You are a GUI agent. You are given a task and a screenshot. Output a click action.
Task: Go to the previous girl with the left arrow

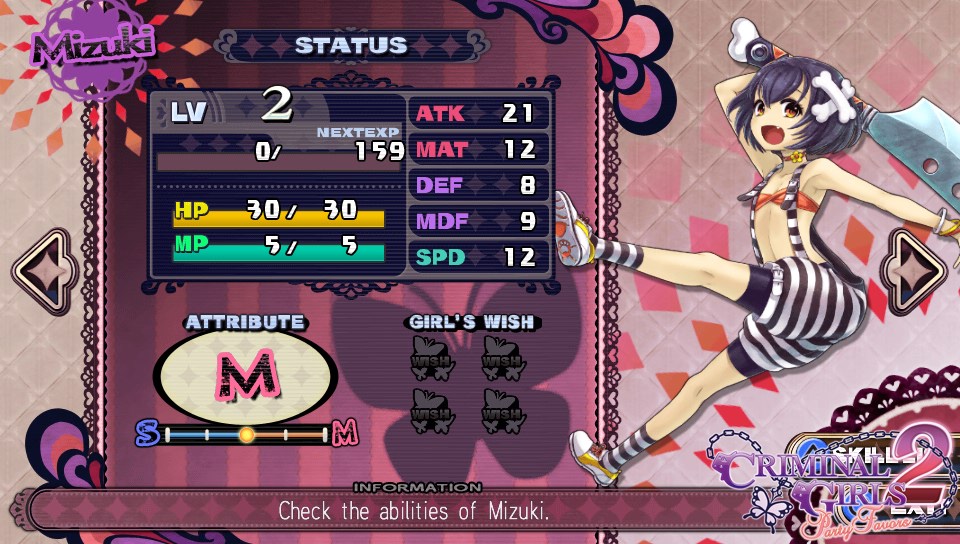point(42,272)
